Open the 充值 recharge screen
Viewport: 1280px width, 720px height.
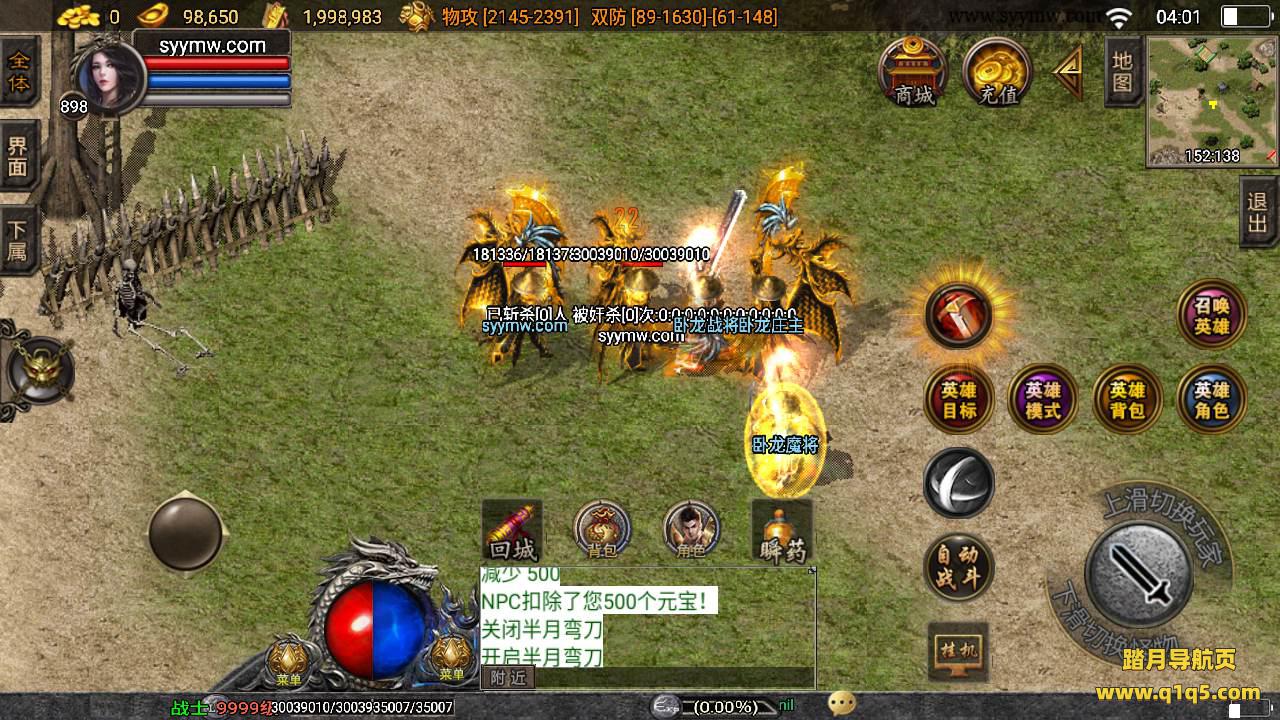pos(997,73)
